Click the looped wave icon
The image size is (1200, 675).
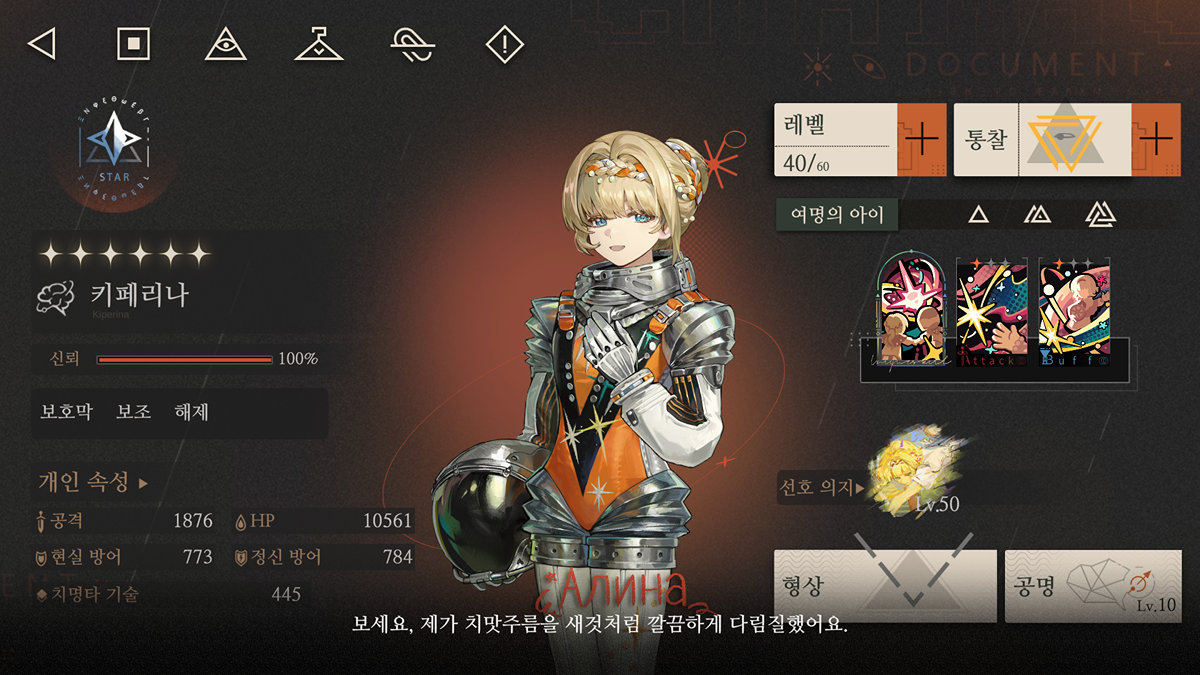(412, 44)
